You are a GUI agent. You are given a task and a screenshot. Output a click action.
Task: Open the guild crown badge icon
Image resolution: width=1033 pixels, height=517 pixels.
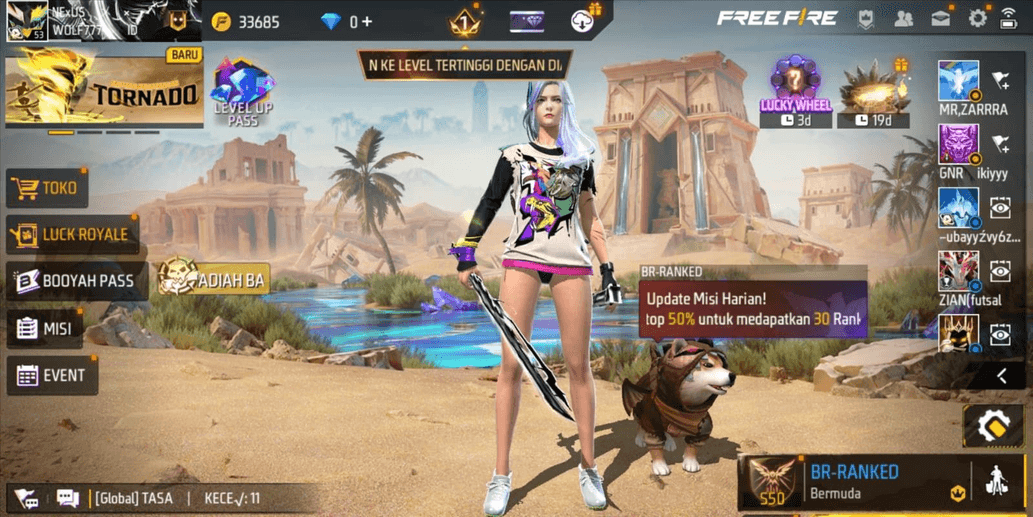pos(867,19)
